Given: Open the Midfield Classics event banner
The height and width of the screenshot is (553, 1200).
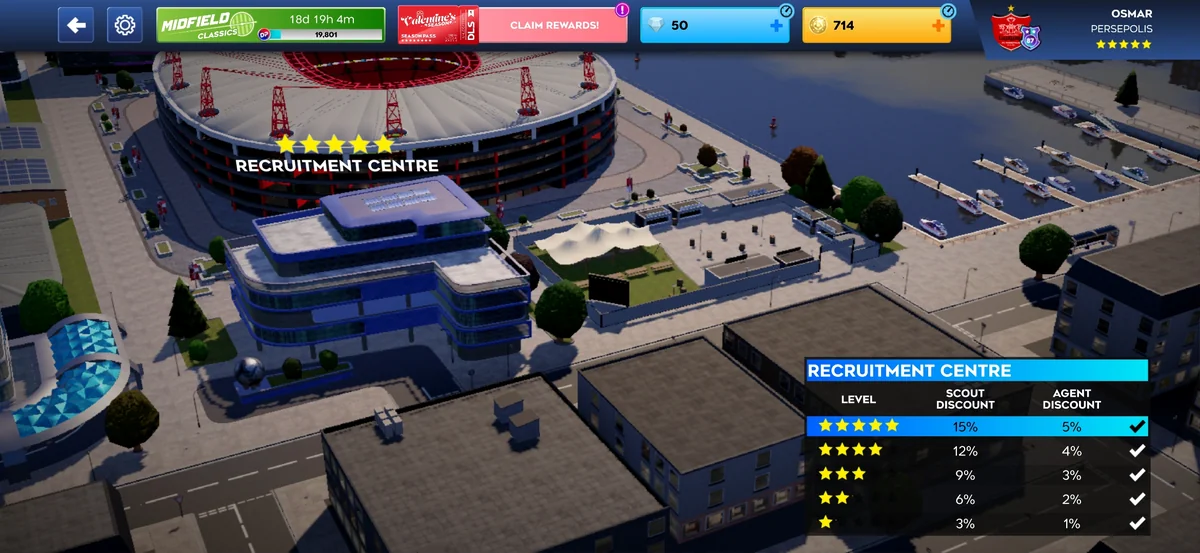Looking at the screenshot, I should 270,25.
